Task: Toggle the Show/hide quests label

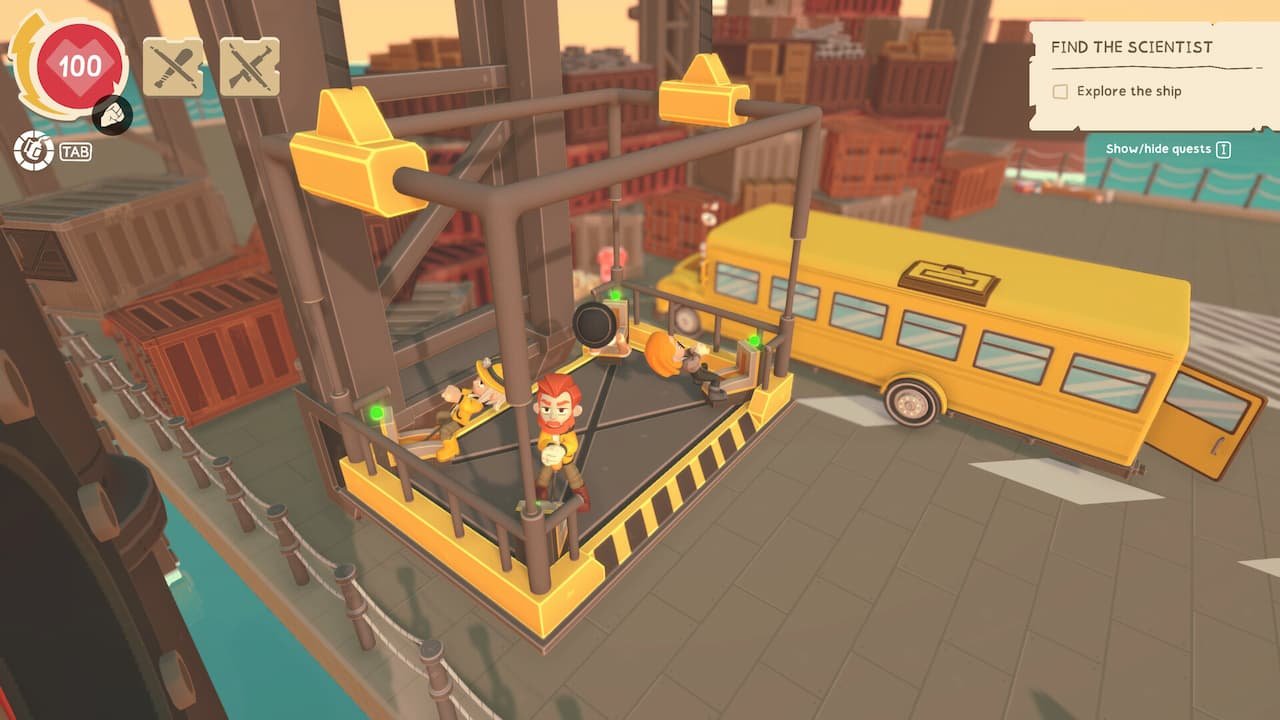Action: click(x=1158, y=149)
